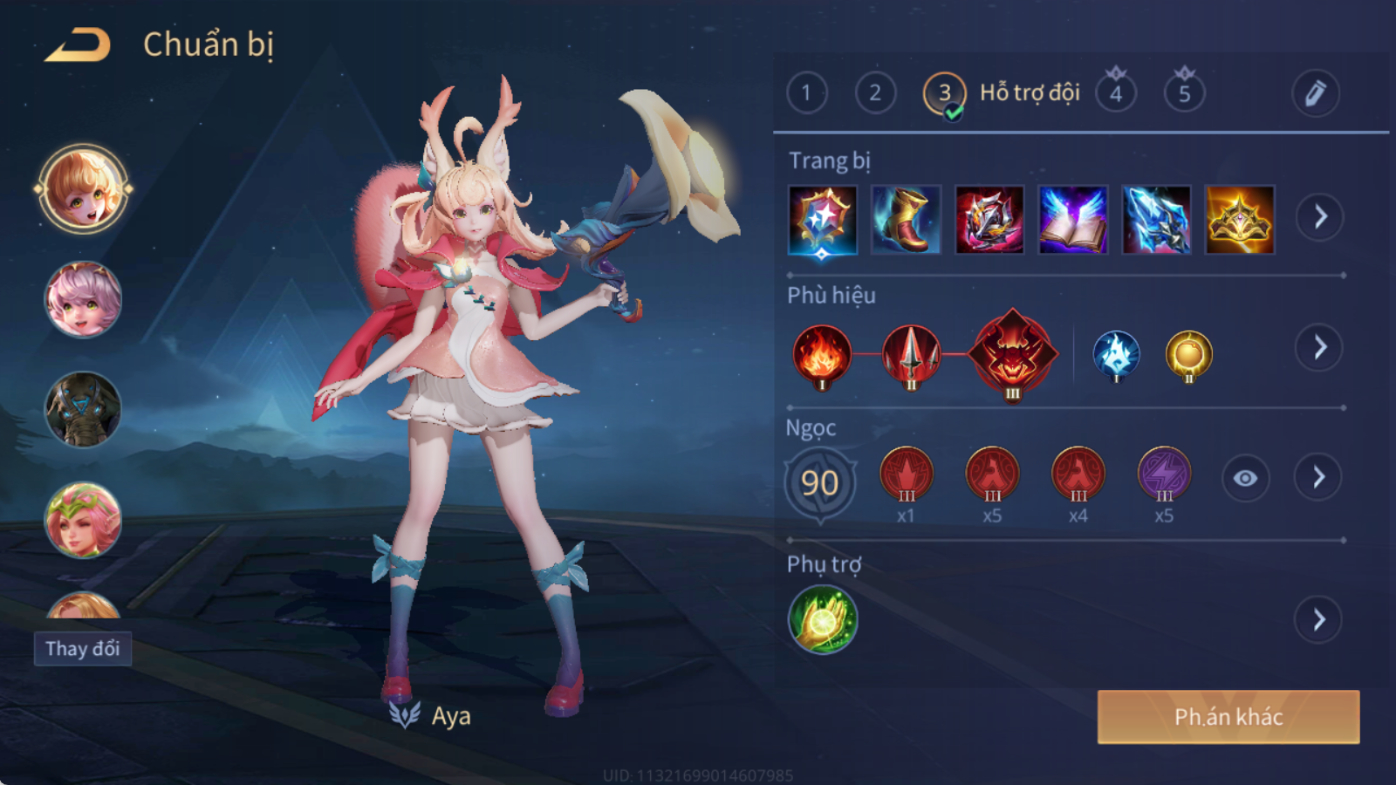Screen dimensions: 1396x785
Task: Select the blue flame badge icon
Action: tap(1116, 354)
